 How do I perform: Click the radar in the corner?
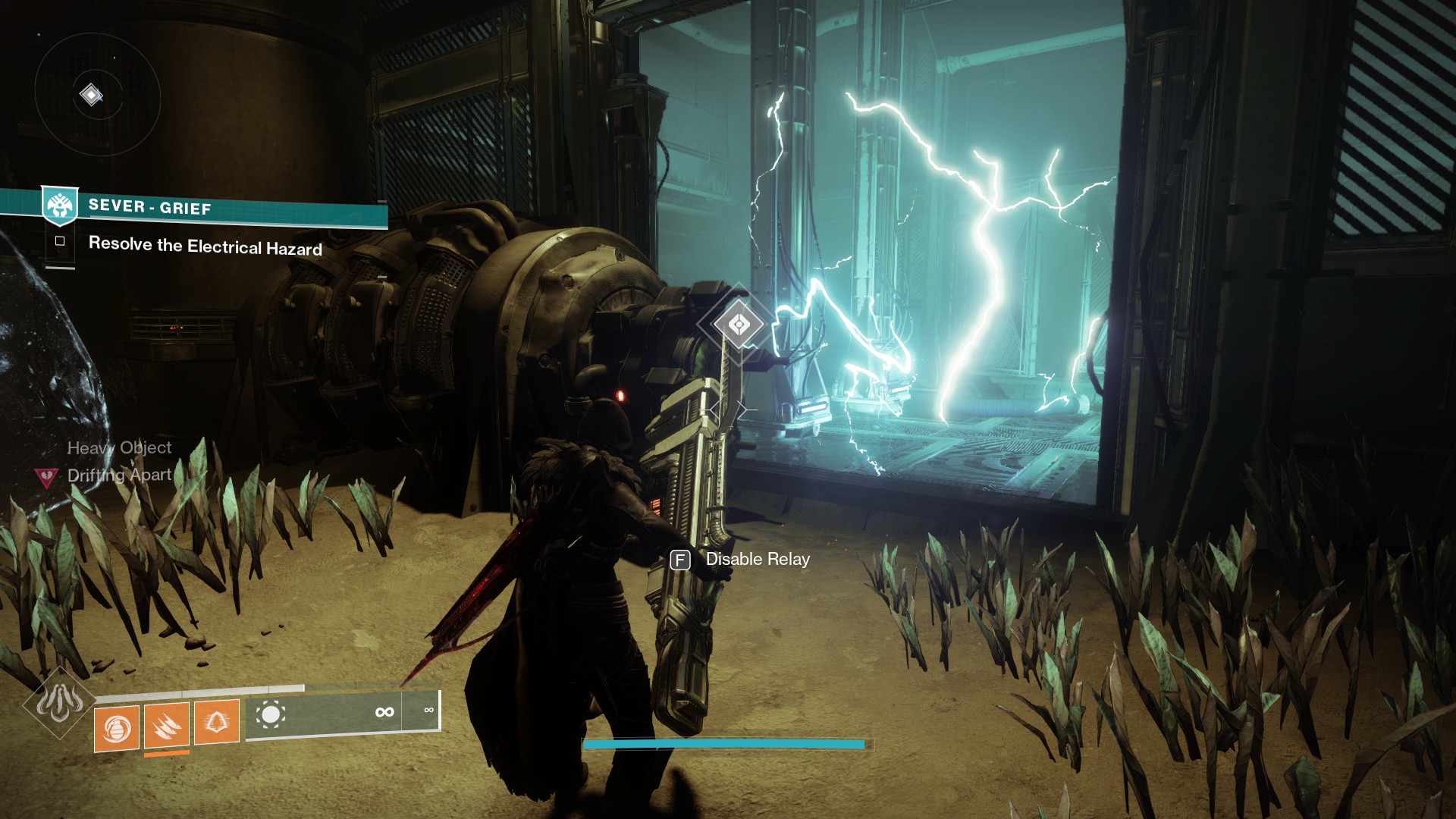point(97,95)
